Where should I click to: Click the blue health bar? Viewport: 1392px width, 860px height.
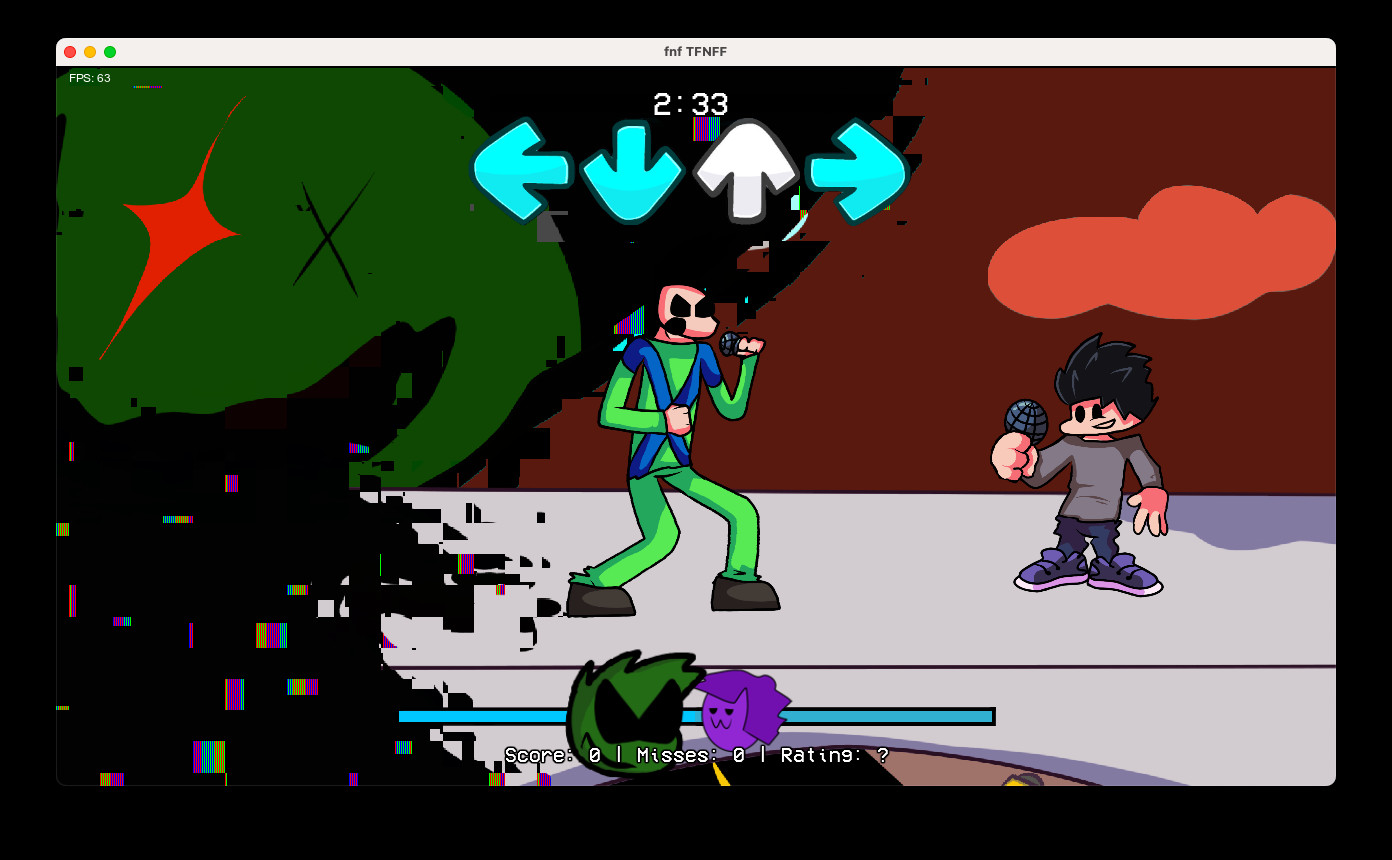pos(880,716)
